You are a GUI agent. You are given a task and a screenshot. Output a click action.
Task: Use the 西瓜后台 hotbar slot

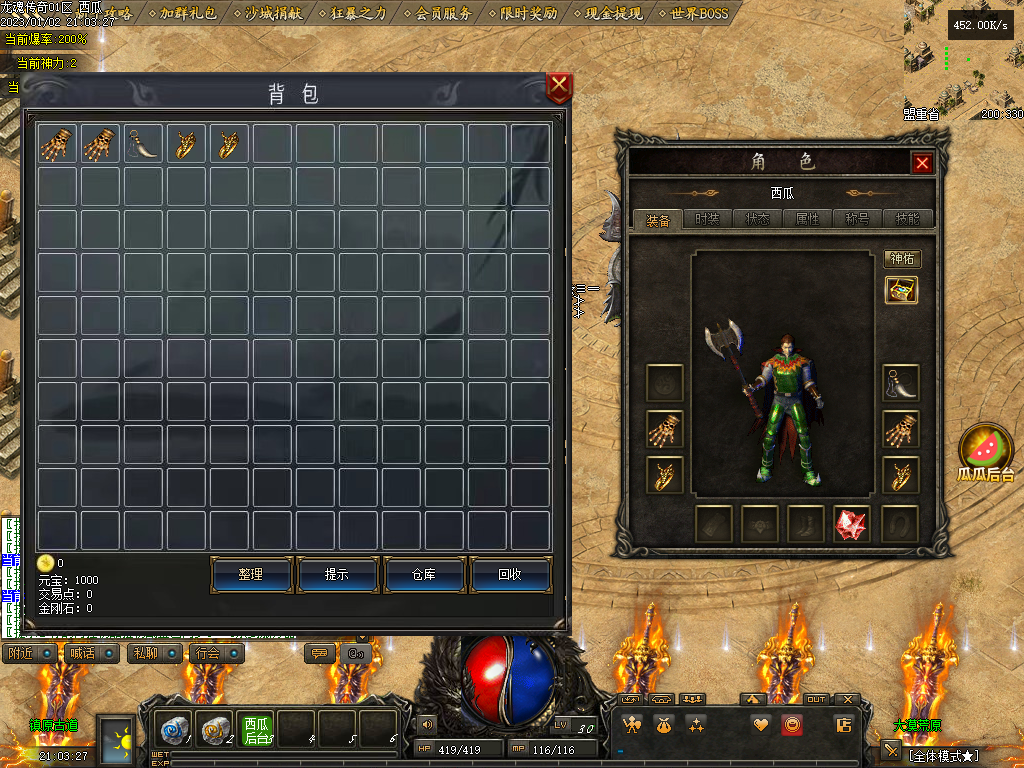pos(257,731)
